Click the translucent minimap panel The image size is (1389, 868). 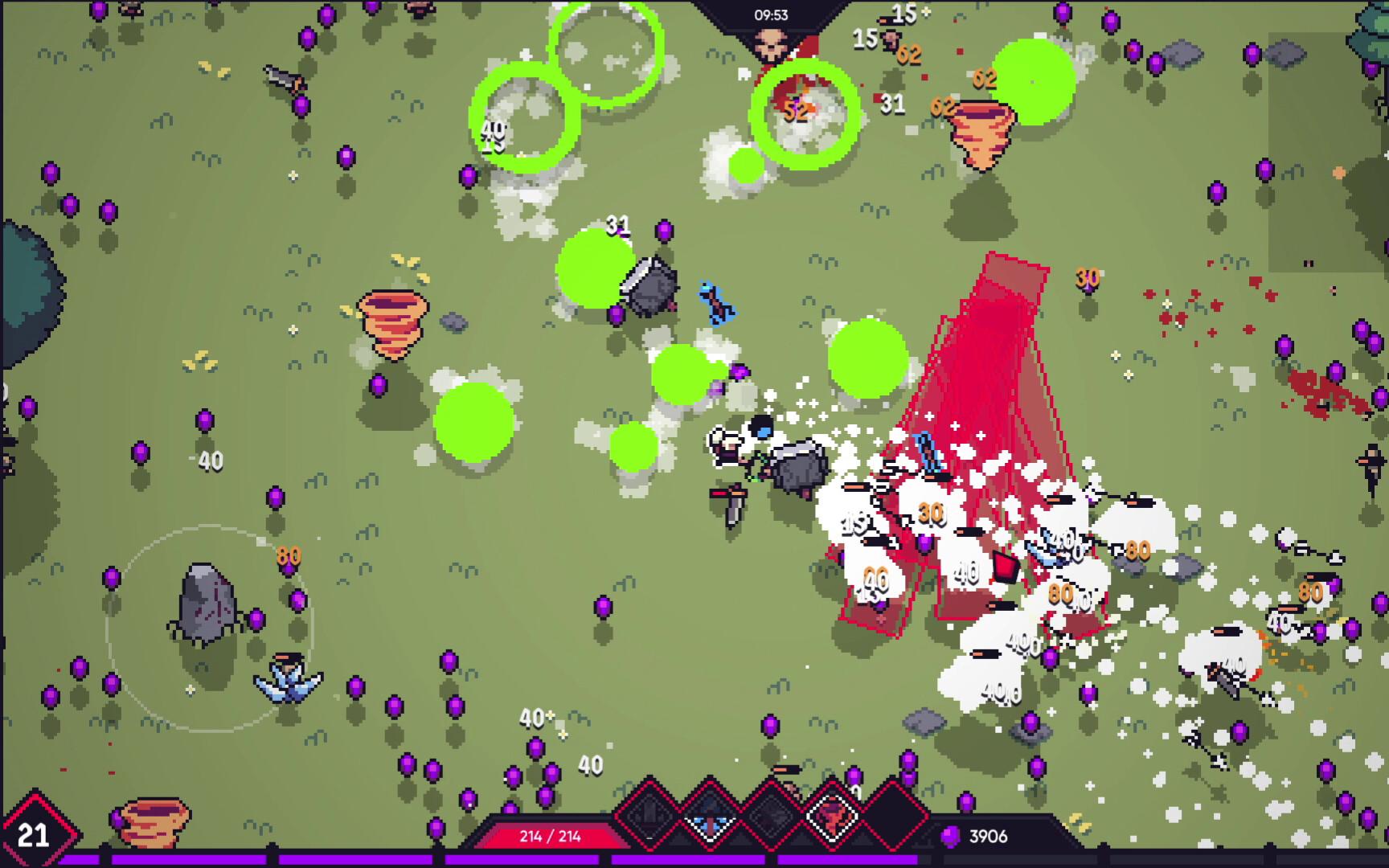coord(1326,153)
